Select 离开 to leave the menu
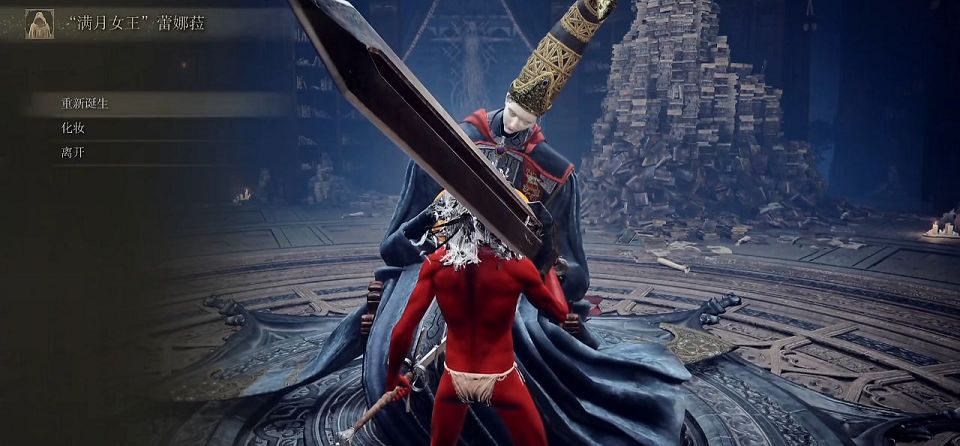Image resolution: width=960 pixels, height=446 pixels. pyautogui.click(x=72, y=153)
